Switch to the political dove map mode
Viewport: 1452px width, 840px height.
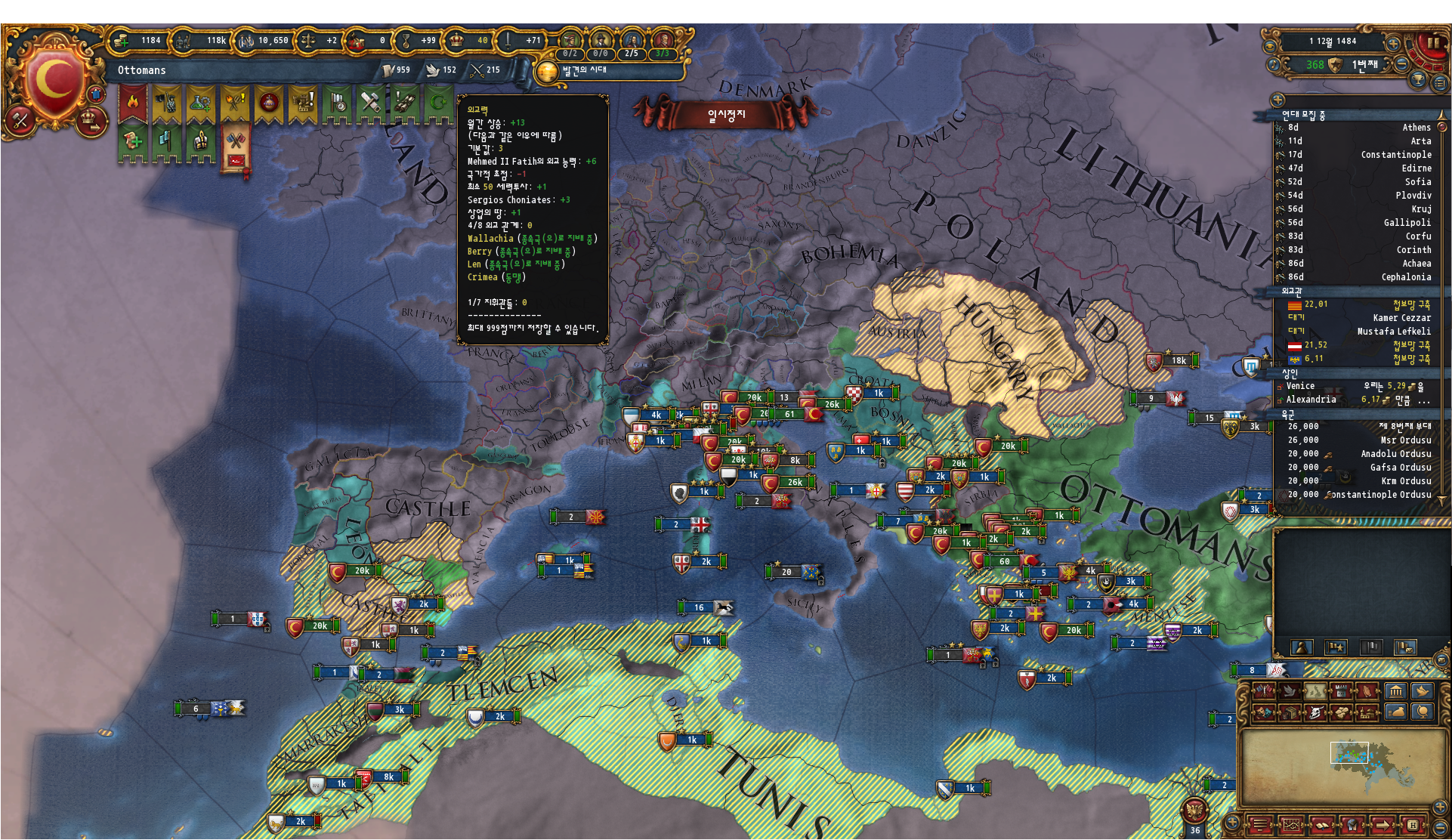[x=1289, y=691]
